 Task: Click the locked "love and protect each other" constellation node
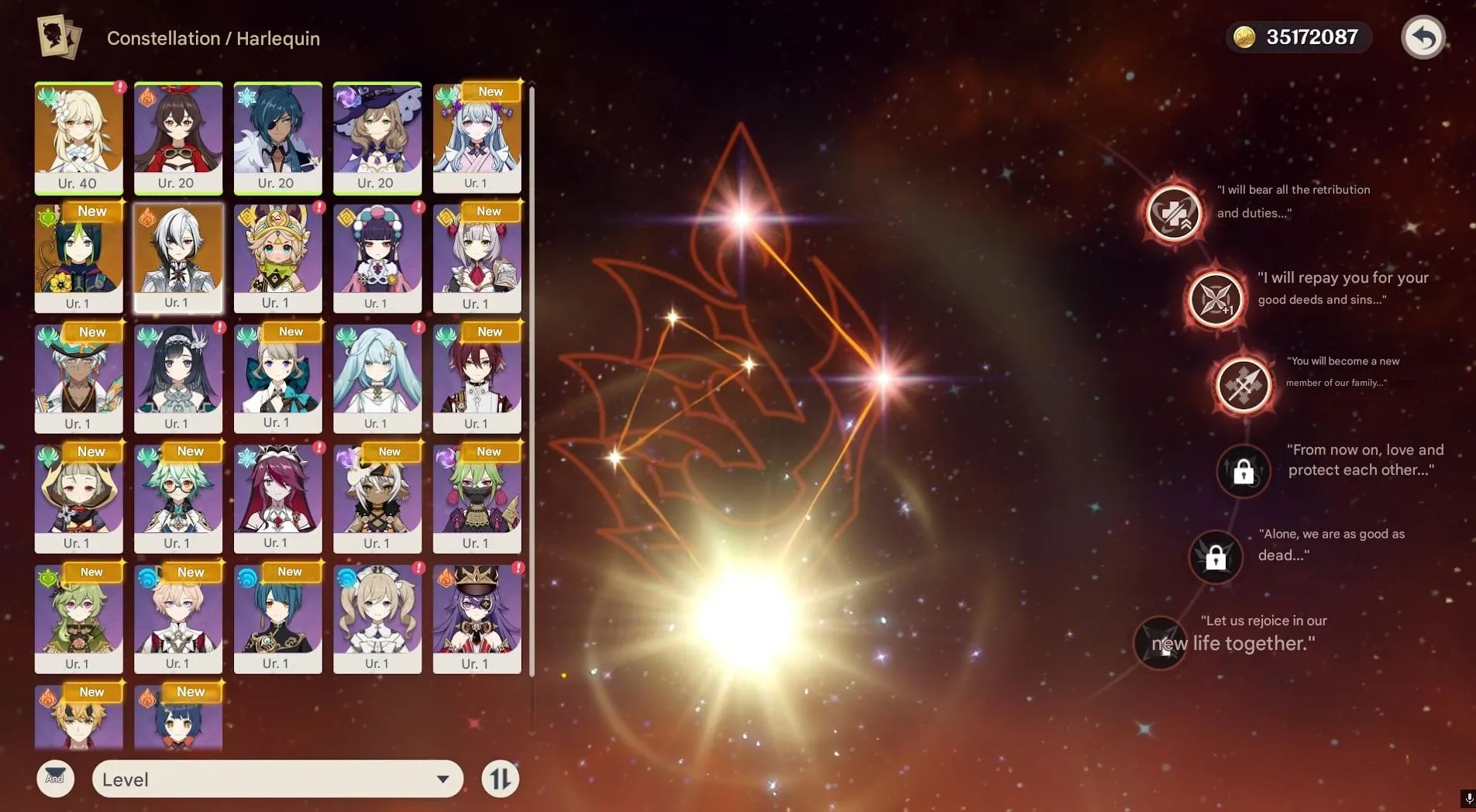click(1244, 471)
